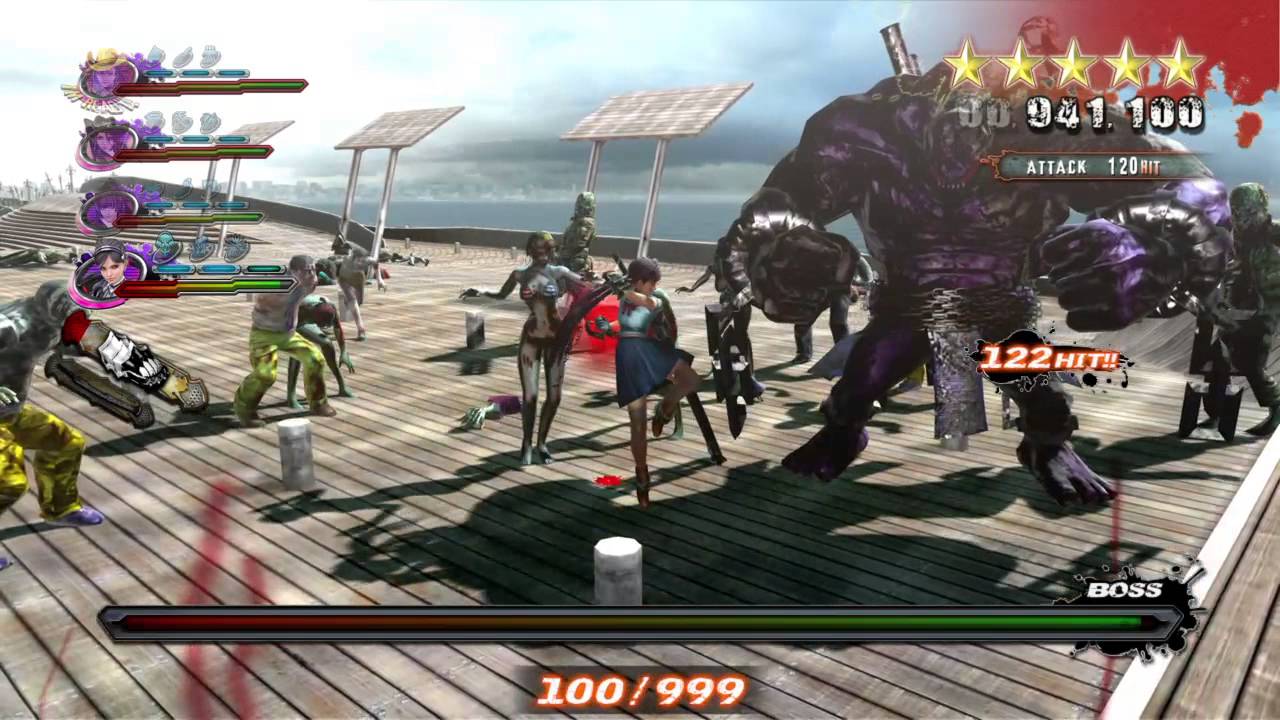
Task: Select the teal skull icon above active character's gauge
Action: (166, 247)
